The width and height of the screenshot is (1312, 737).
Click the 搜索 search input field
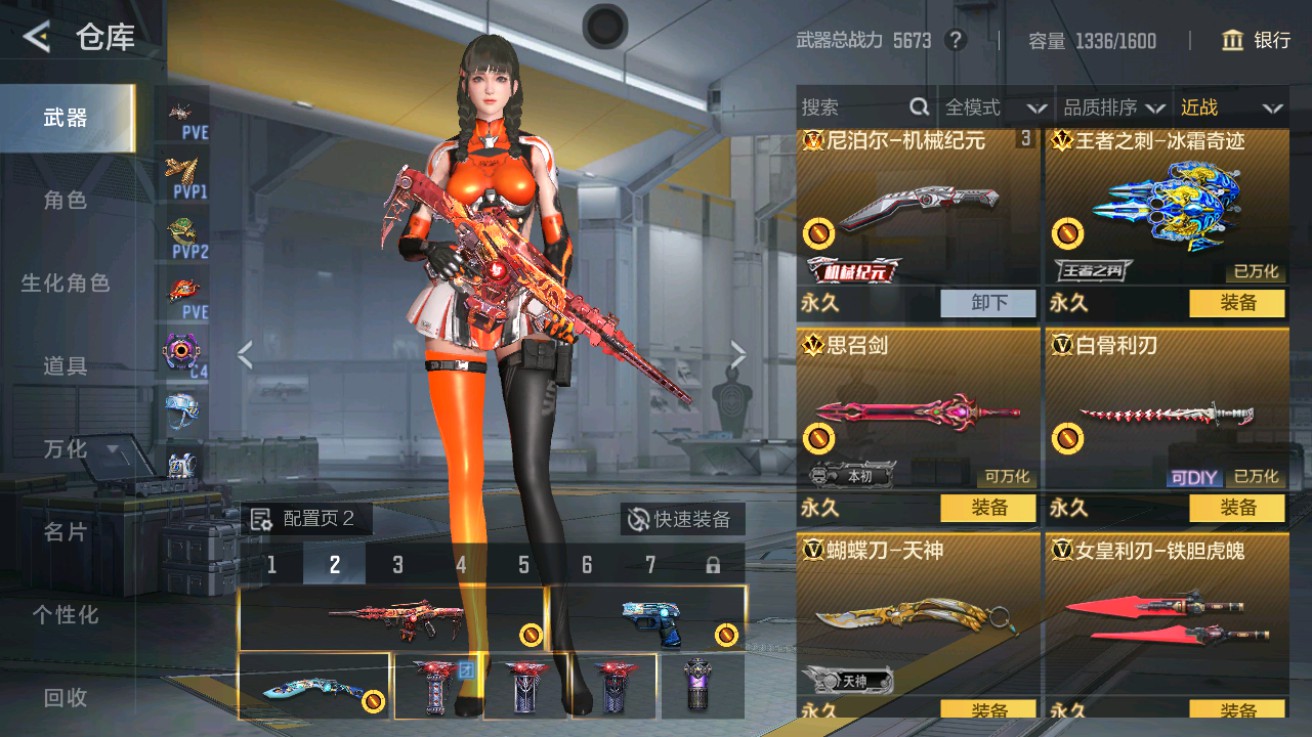pyautogui.click(x=850, y=106)
